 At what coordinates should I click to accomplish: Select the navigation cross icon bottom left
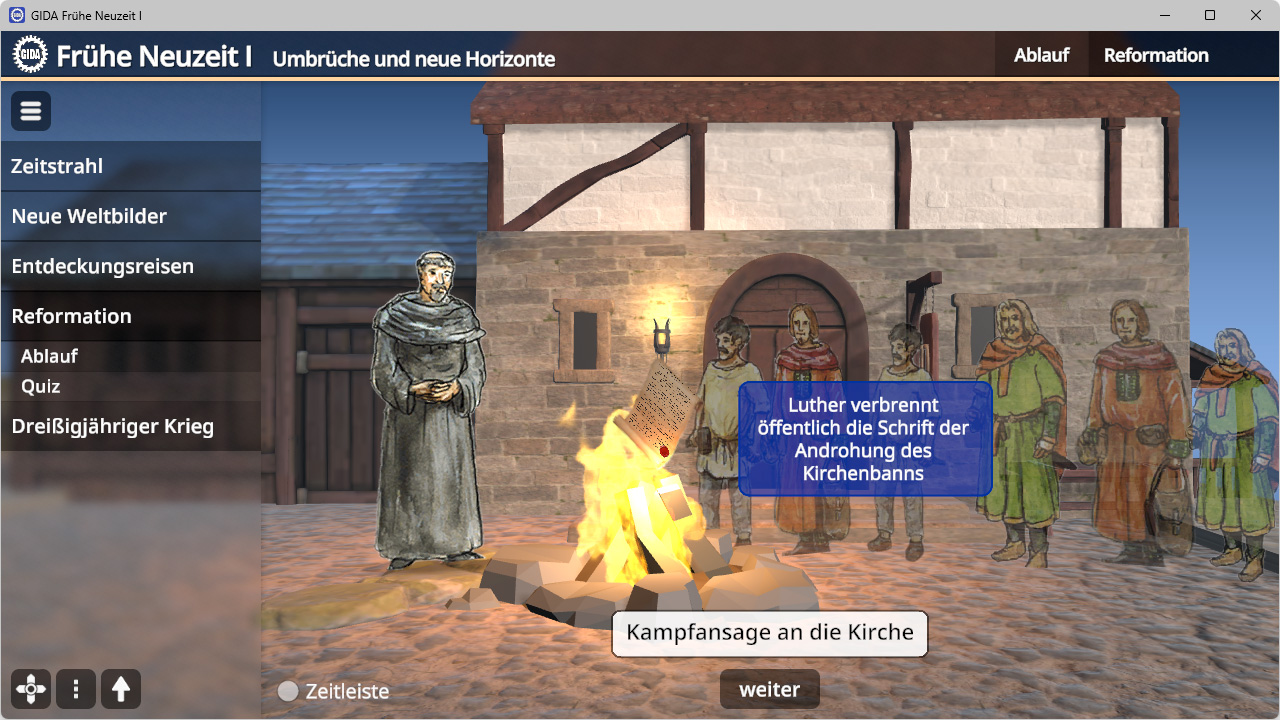click(30, 688)
